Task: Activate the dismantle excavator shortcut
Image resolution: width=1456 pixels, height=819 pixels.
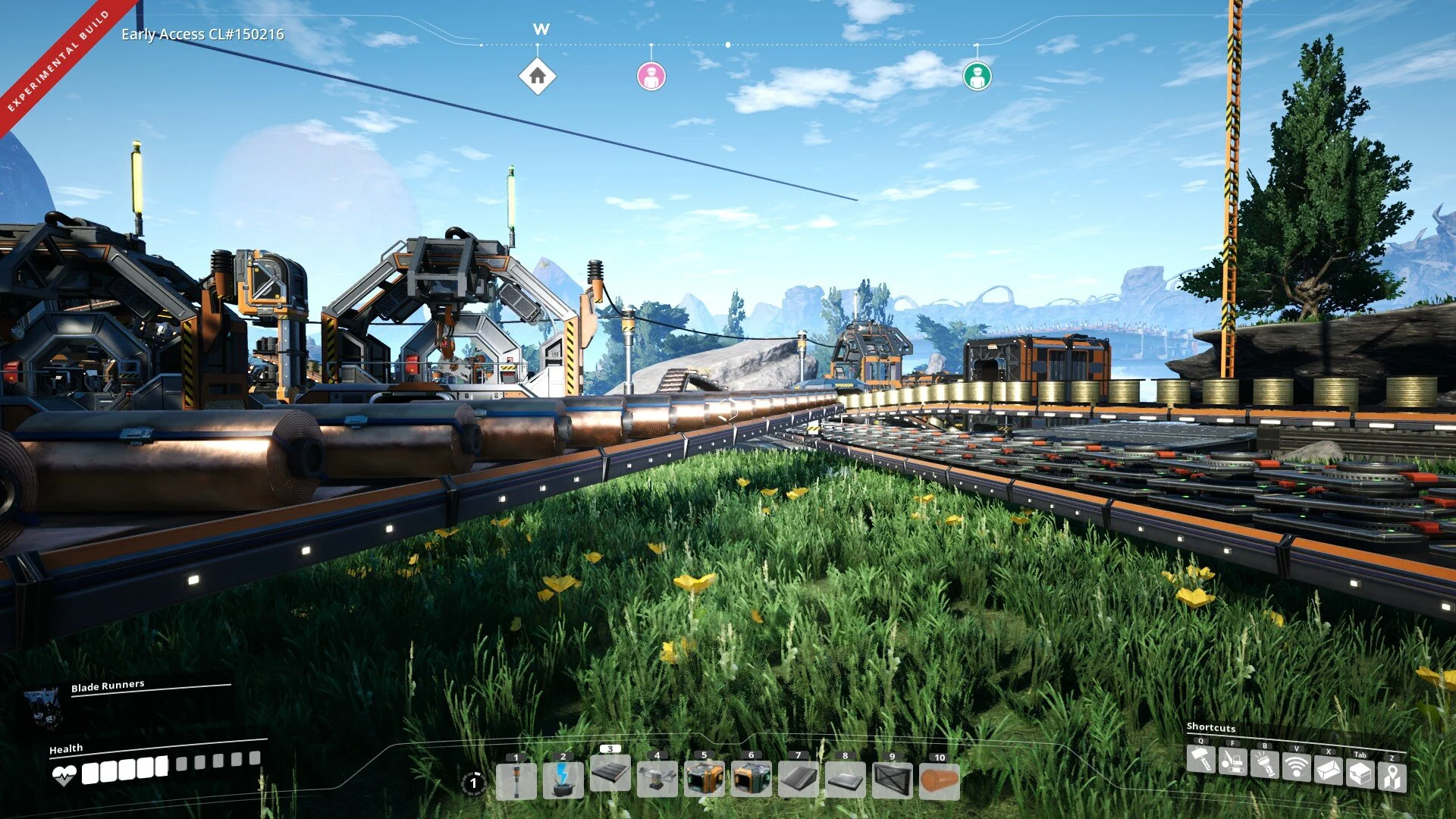Action: point(1233,761)
